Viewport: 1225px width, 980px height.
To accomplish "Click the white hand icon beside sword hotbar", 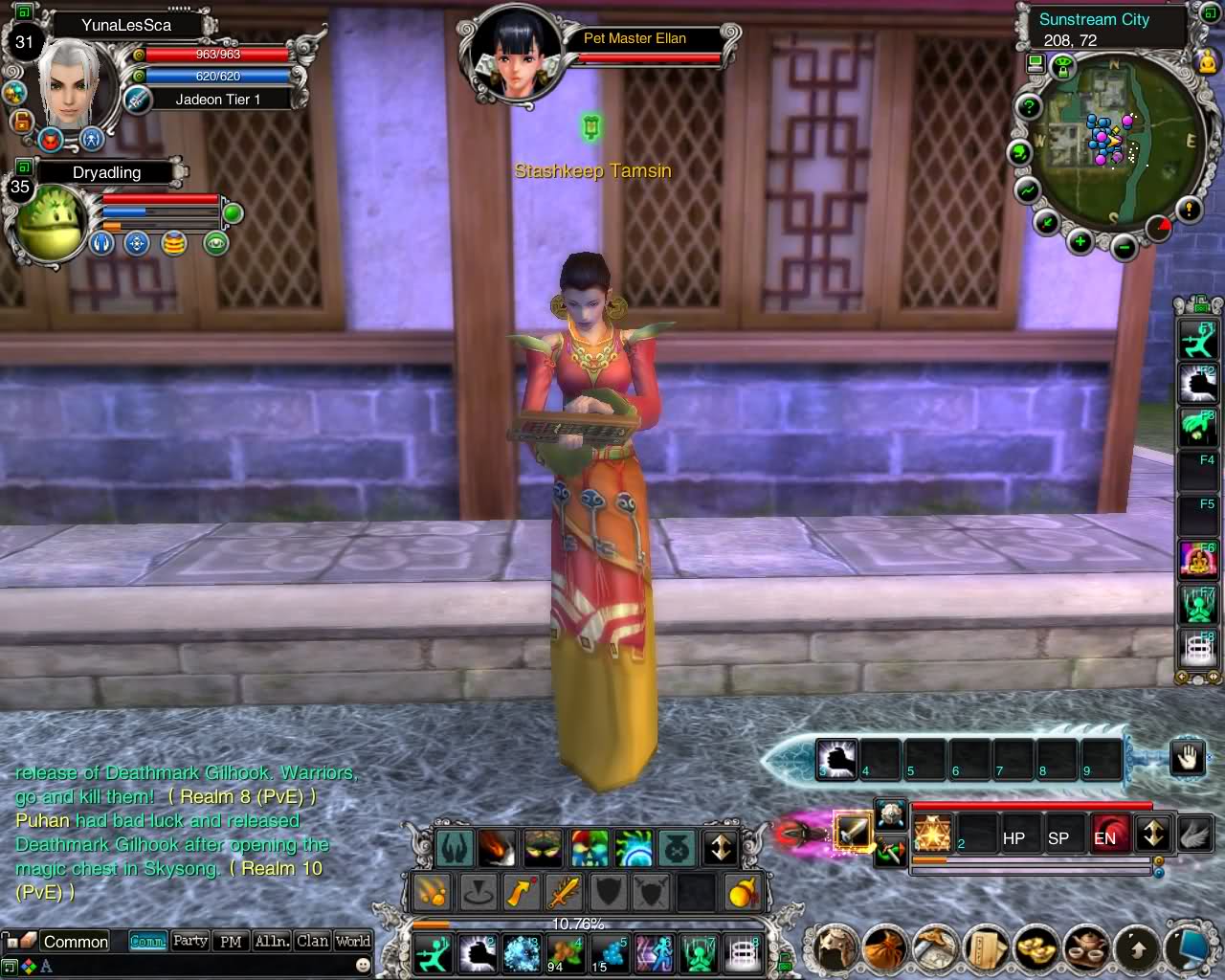I will click(x=1187, y=759).
